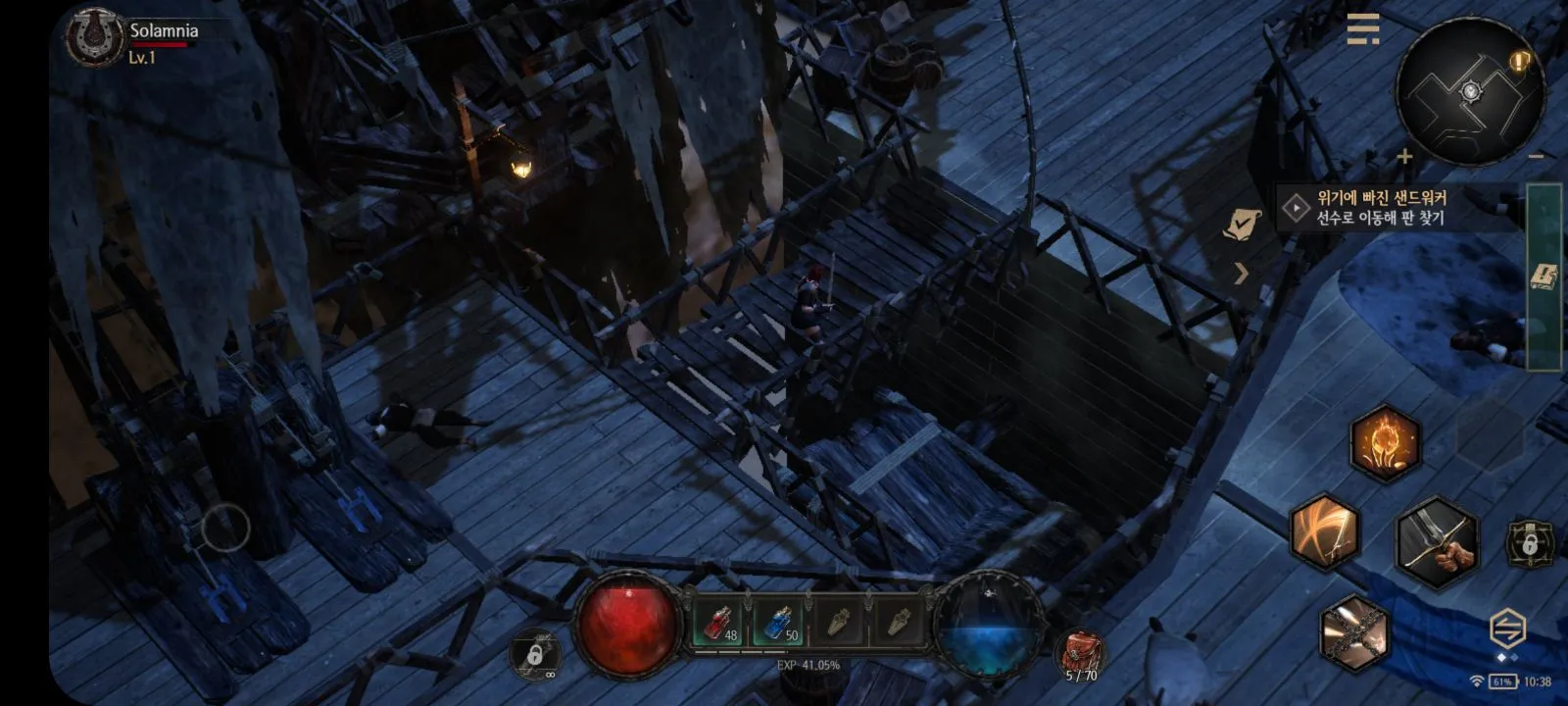This screenshot has height=706, width=1568.
Task: Attack with the sword-and-bow basic attack
Action: pyautogui.click(x=1436, y=542)
